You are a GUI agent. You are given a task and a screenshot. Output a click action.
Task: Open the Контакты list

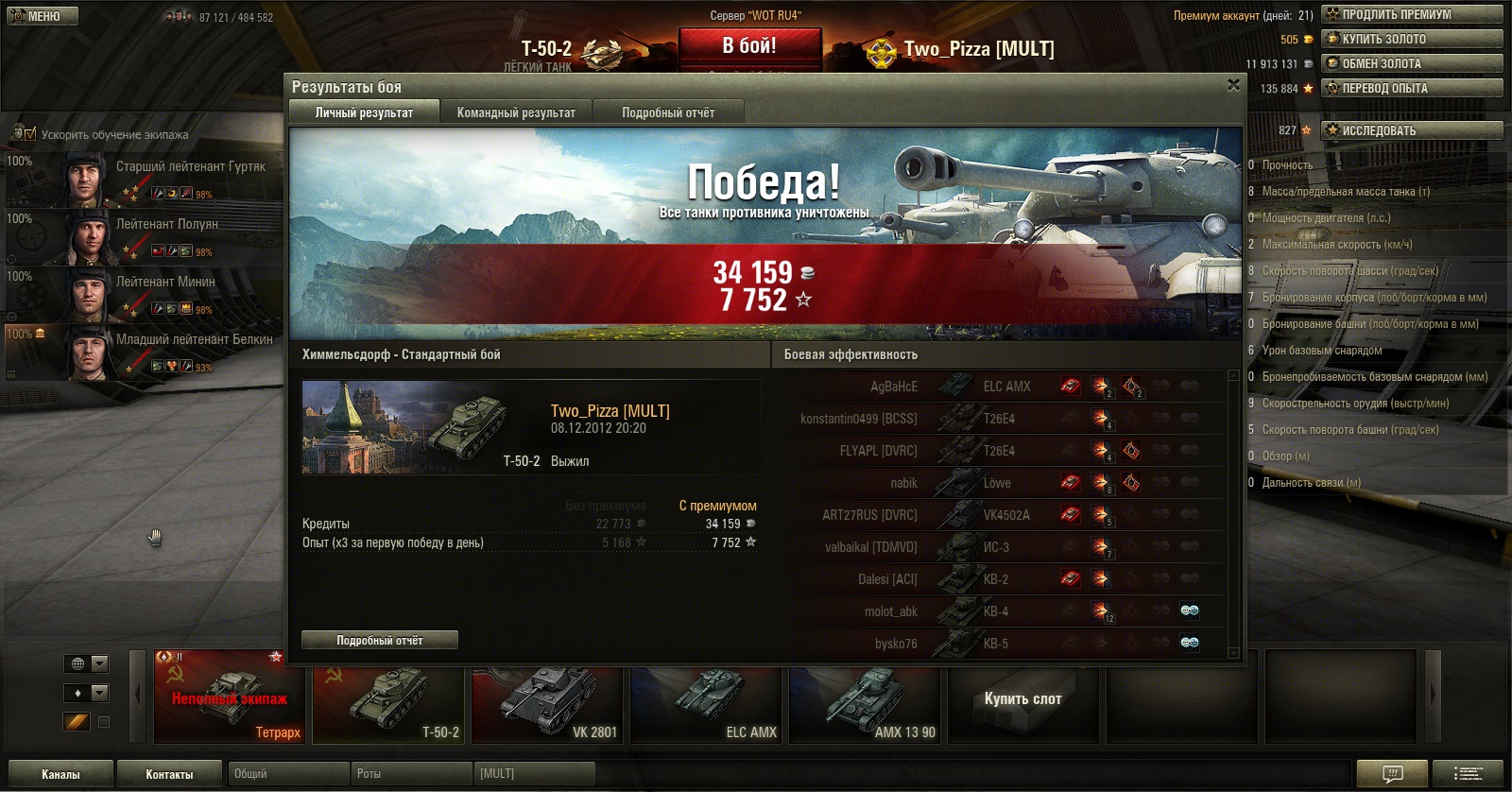pyautogui.click(x=169, y=774)
